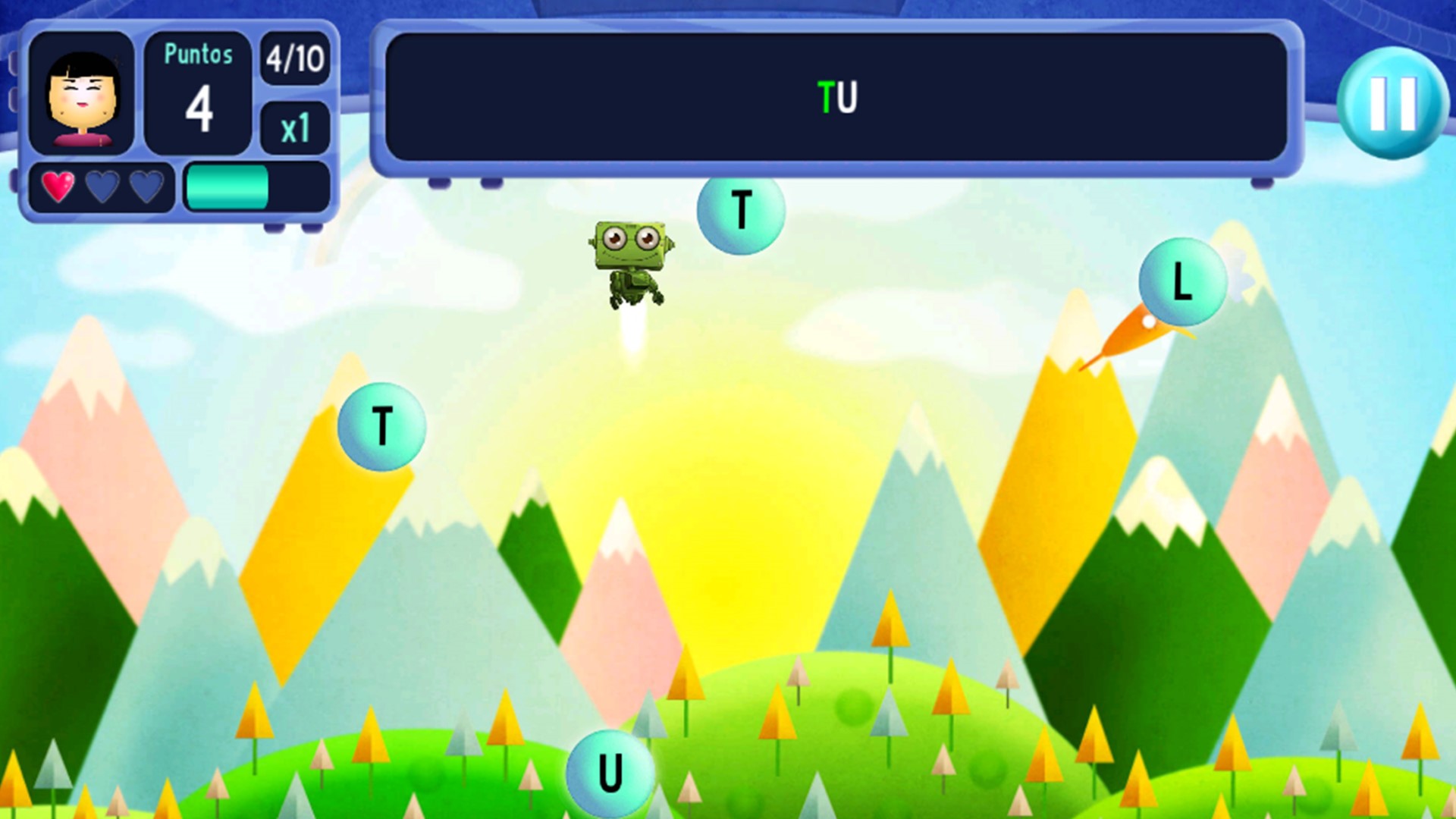This screenshot has width=1456, height=819.
Task: Select the x1 multiplier badge
Action: tap(297, 127)
